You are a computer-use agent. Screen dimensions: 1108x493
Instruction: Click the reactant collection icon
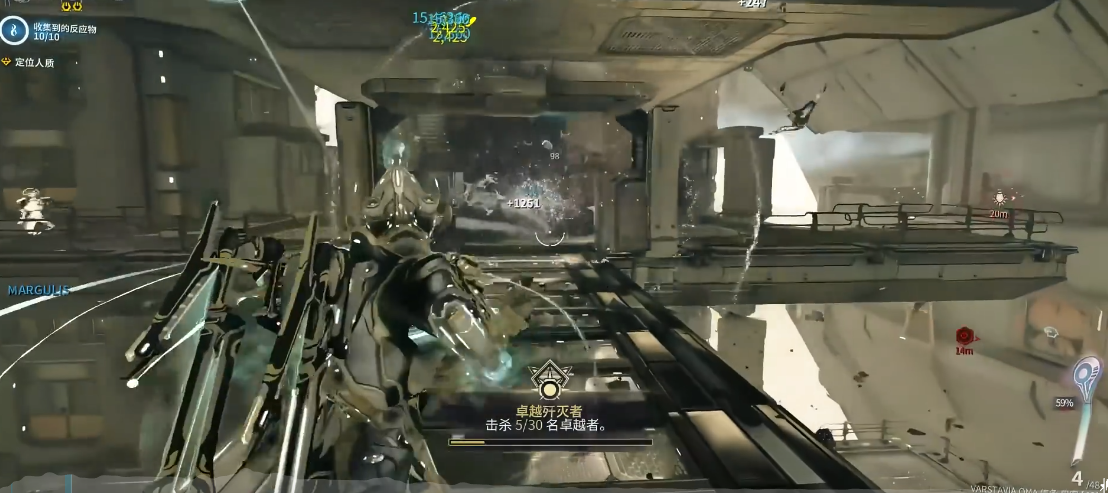[x=15, y=31]
